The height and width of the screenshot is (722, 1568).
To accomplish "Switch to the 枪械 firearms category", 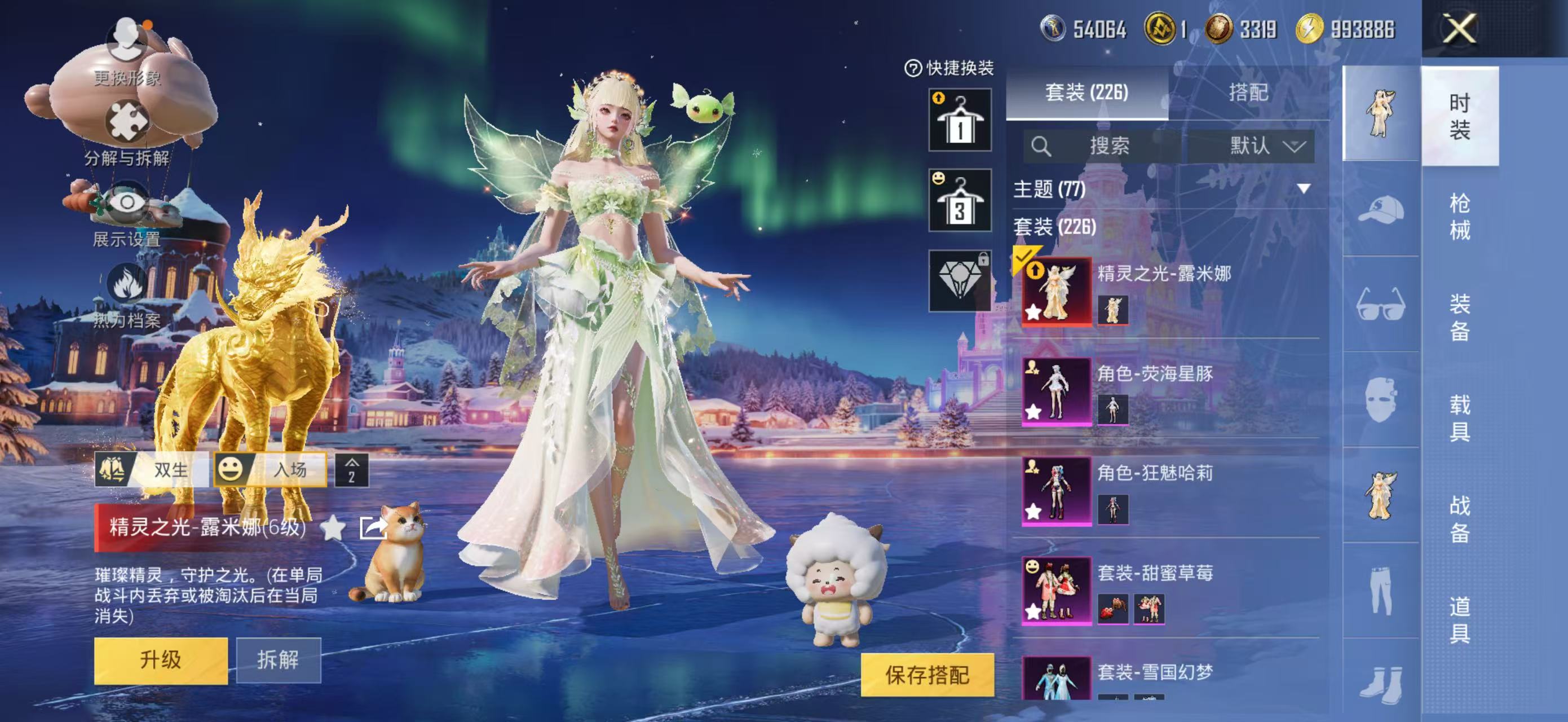I will point(1459,217).
